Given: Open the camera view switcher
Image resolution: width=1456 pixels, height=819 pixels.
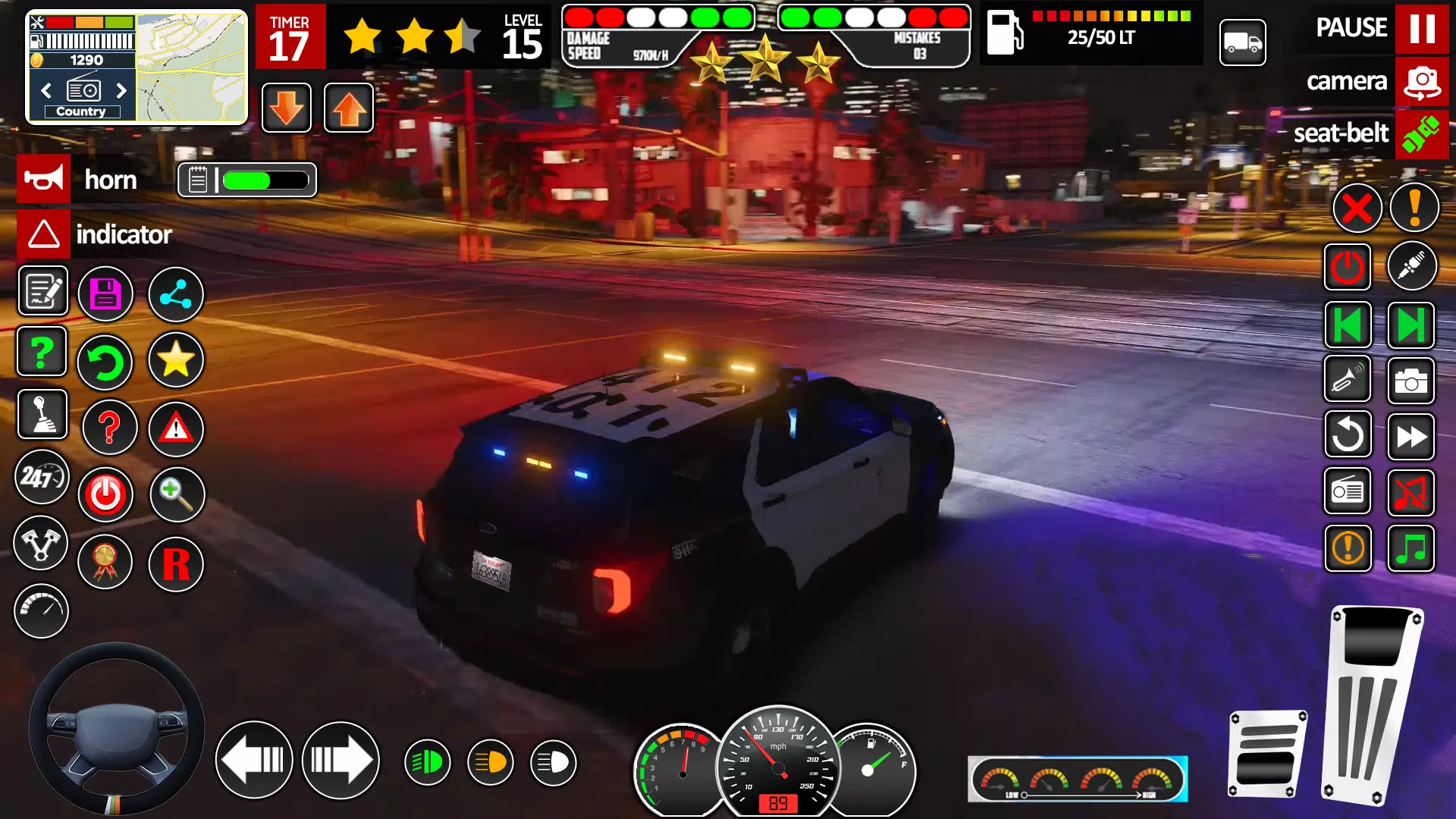Looking at the screenshot, I should (1422, 82).
